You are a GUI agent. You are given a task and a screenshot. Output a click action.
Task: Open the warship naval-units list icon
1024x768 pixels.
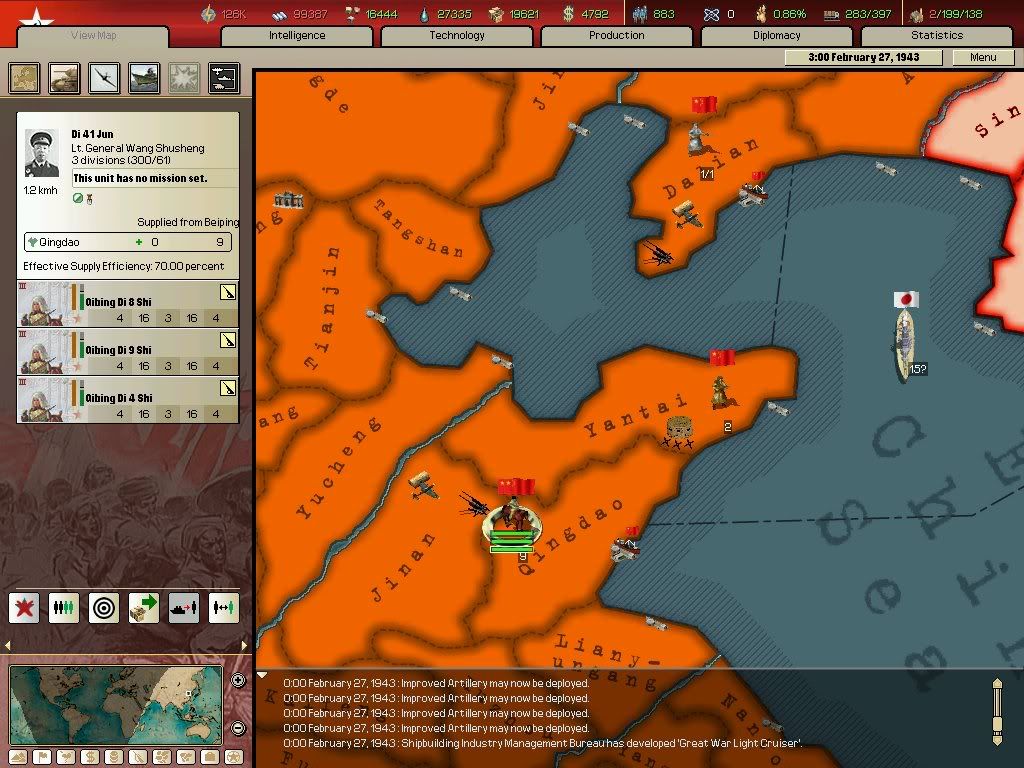pyautogui.click(x=144, y=78)
